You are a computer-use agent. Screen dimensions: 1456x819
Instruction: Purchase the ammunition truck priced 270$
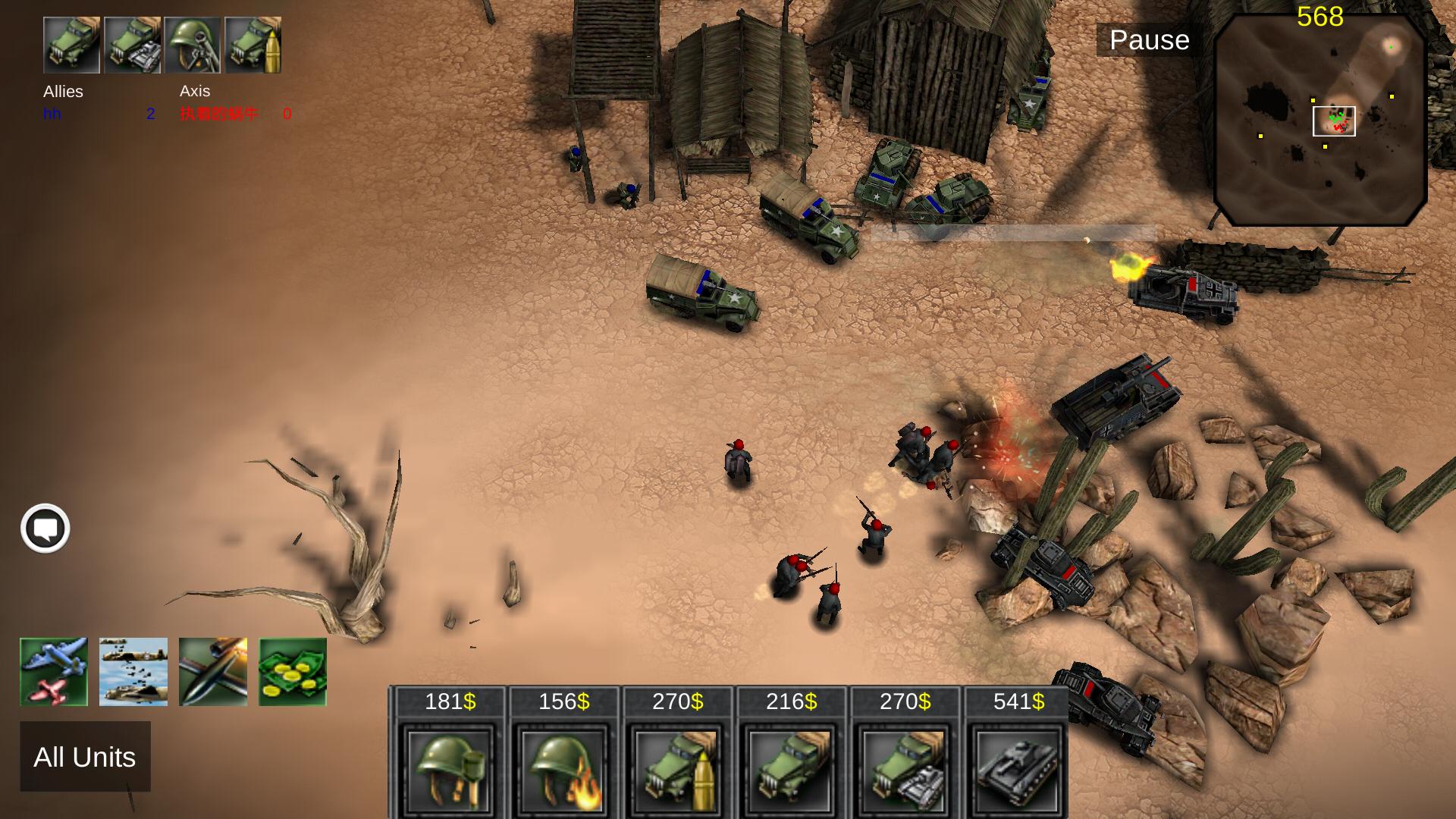click(676, 768)
